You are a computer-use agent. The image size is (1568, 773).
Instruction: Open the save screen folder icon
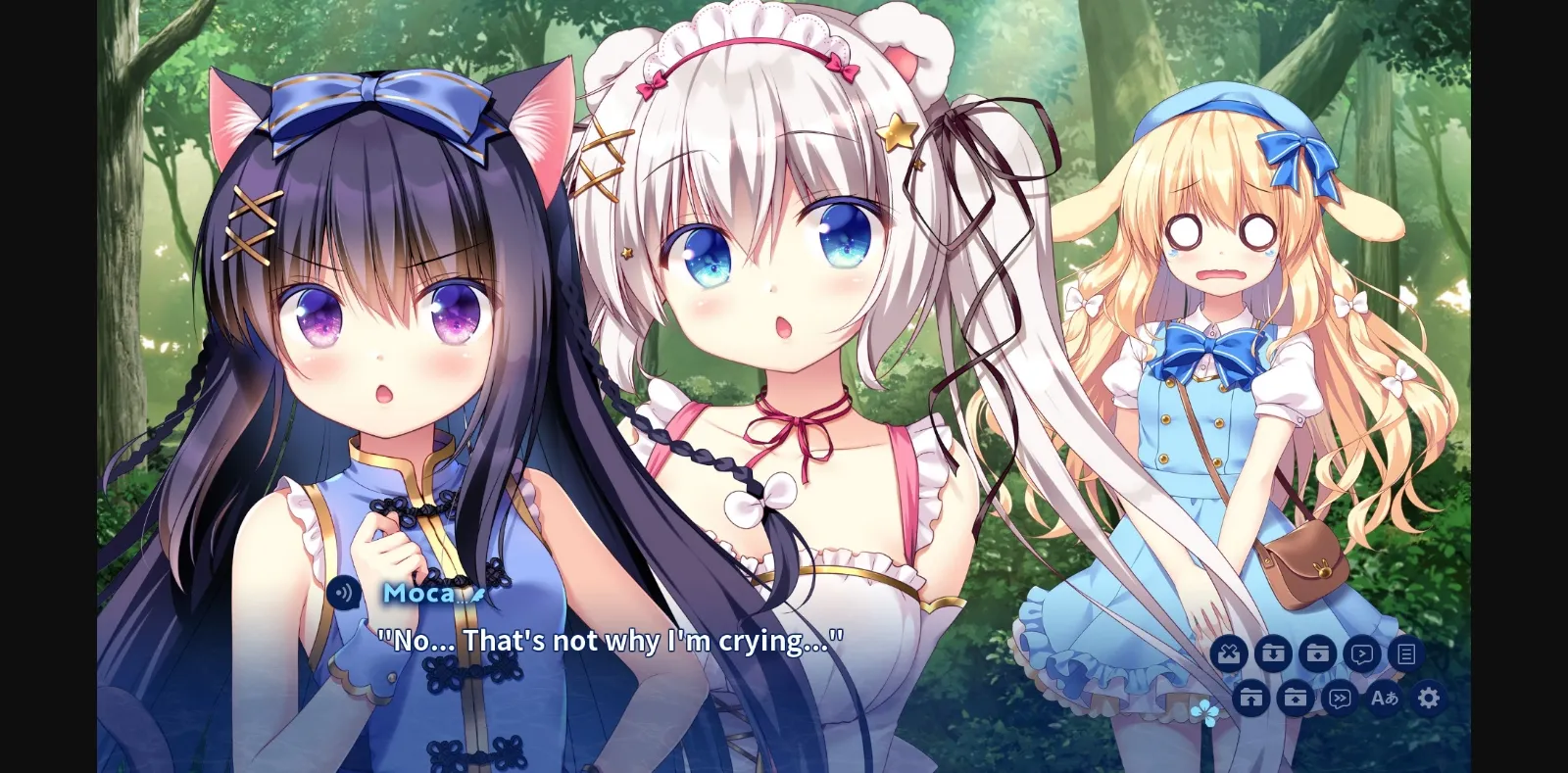pos(1316,654)
